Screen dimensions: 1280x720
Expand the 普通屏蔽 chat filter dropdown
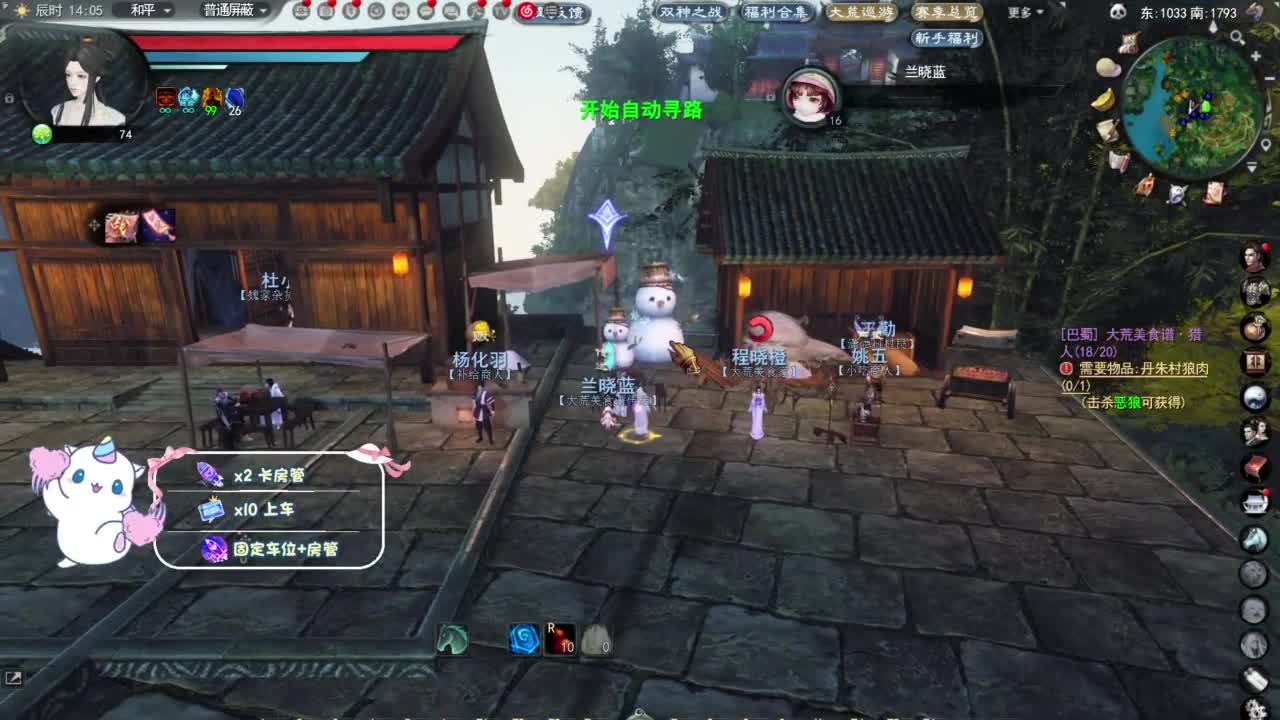tap(230, 11)
